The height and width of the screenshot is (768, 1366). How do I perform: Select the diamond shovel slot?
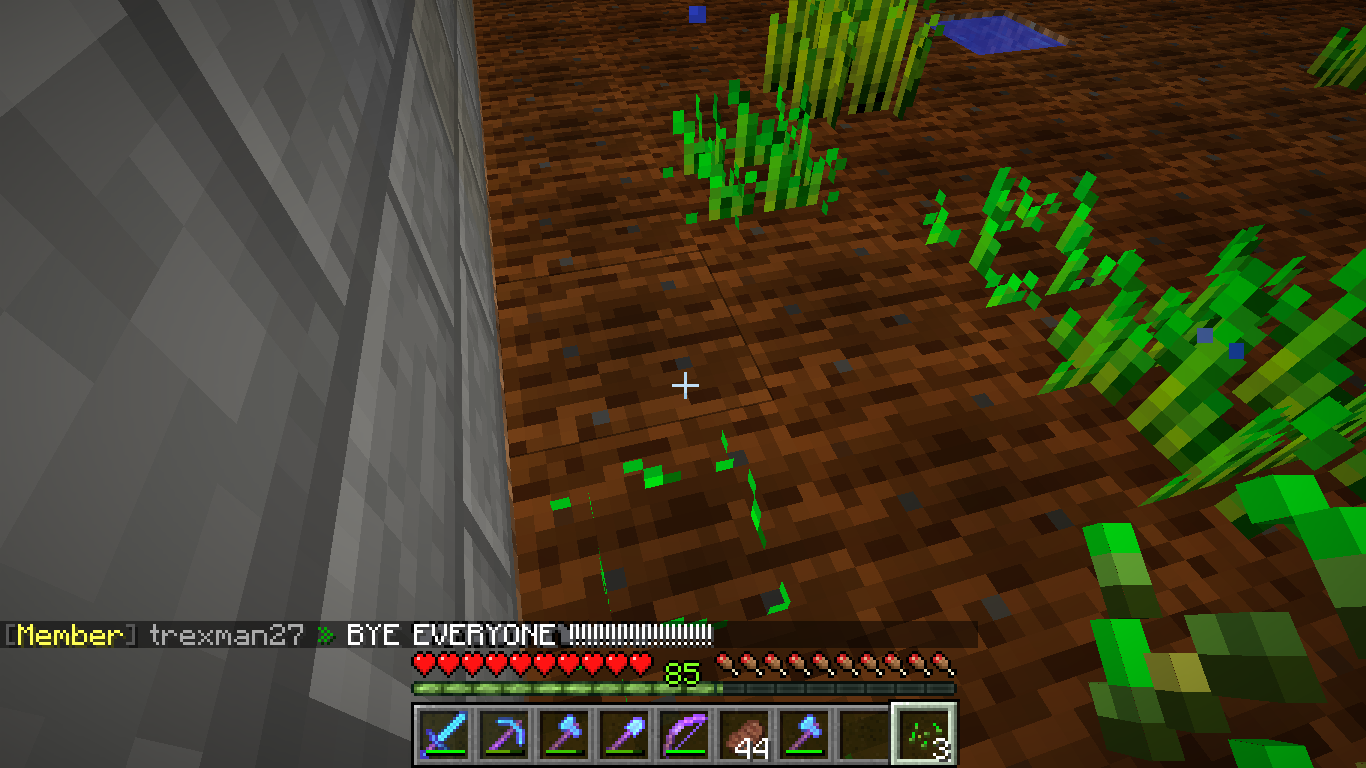(623, 734)
